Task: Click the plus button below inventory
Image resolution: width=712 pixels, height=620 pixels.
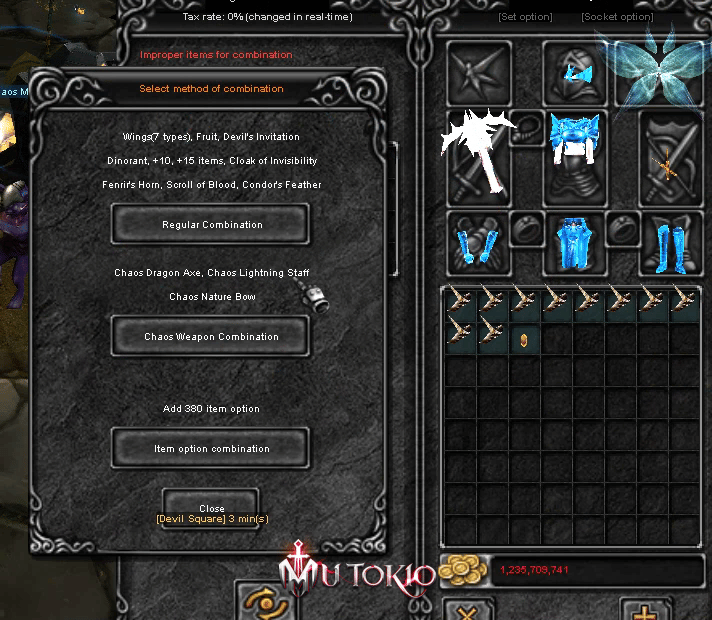Action: 645,609
